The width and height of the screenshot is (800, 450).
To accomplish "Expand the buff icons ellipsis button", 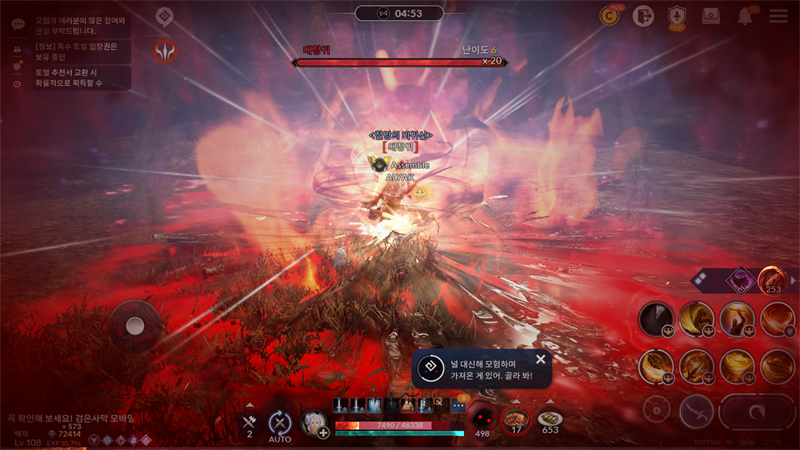I will coord(457,405).
